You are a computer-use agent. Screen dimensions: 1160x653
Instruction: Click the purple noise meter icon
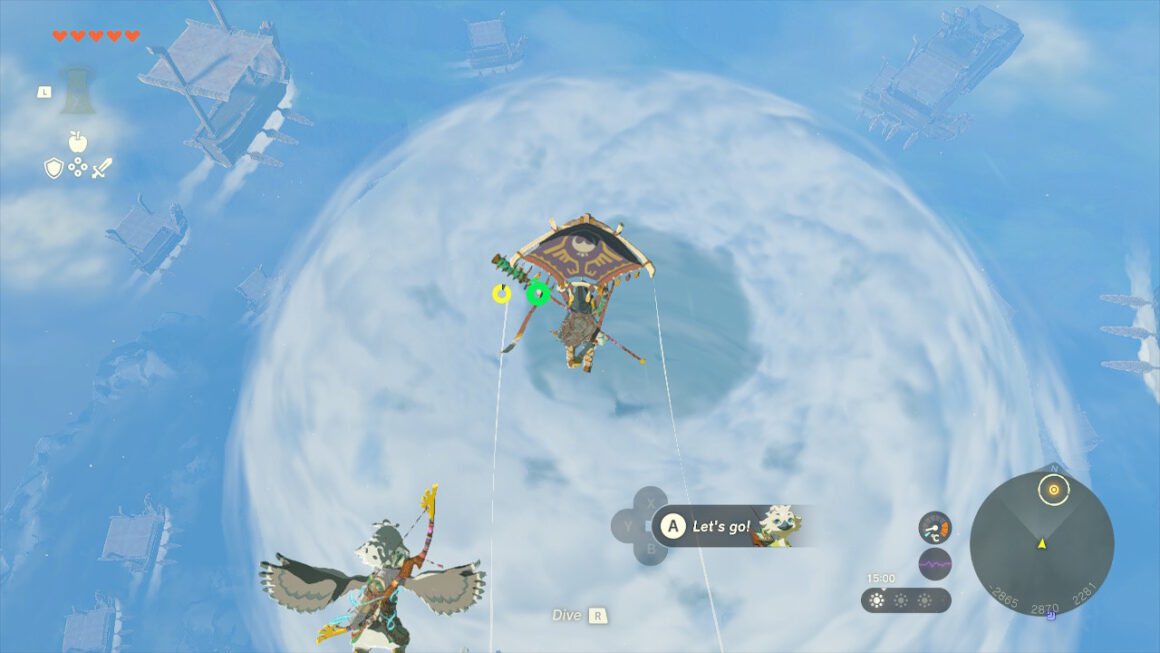pos(934,564)
